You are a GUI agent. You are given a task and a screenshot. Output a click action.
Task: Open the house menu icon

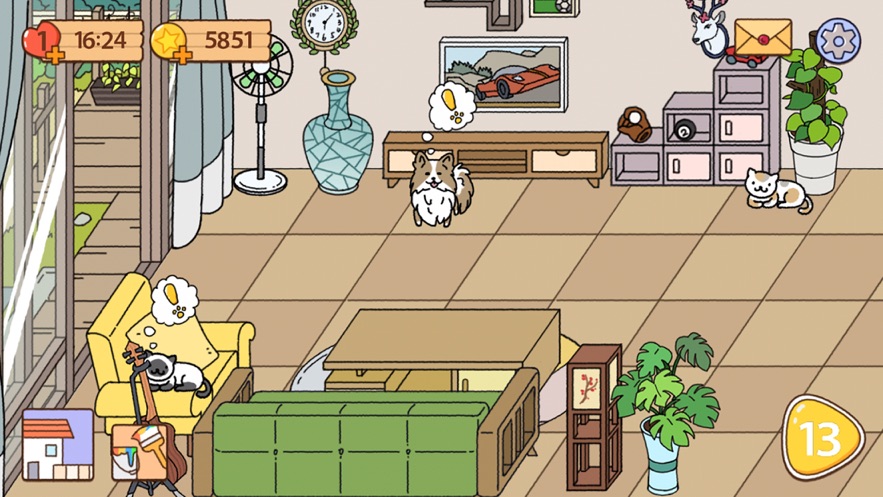pos(58,445)
